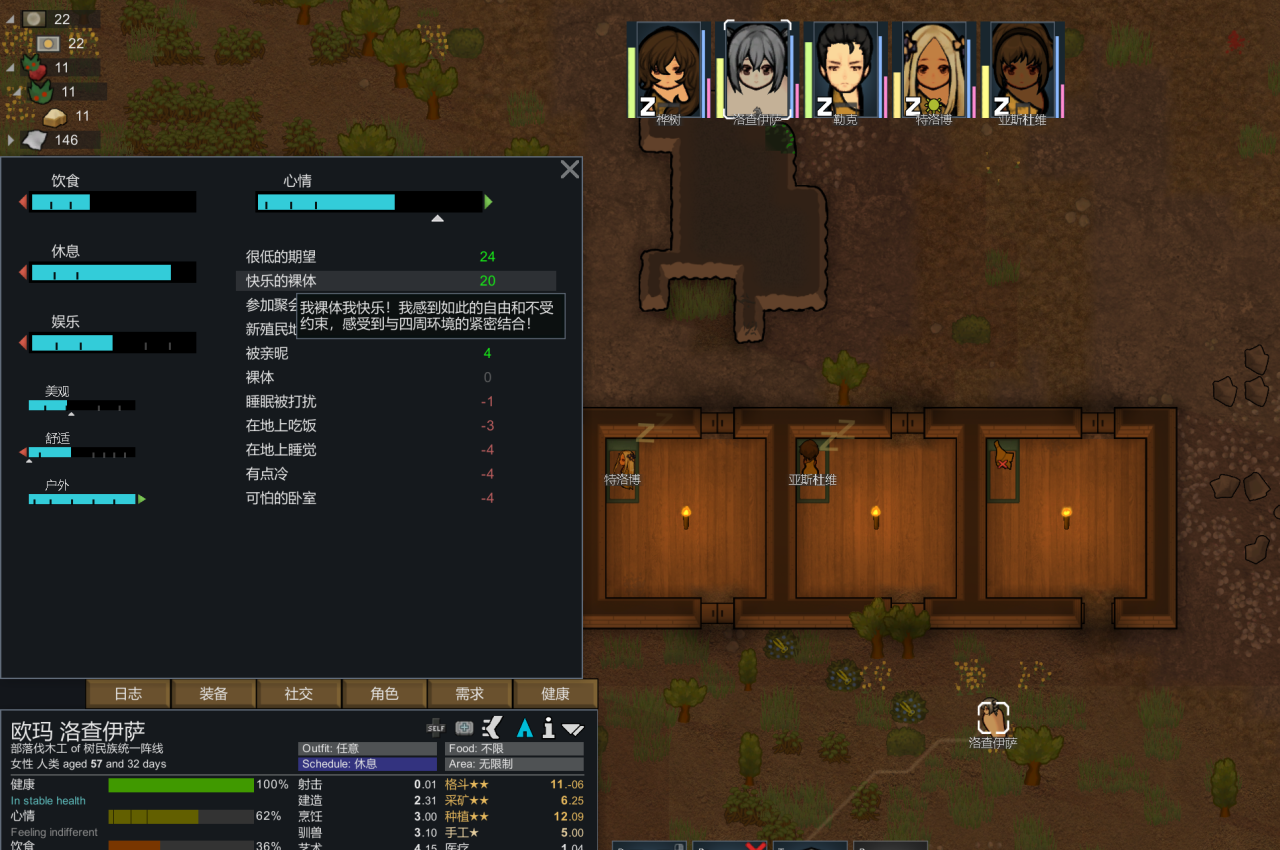Pick the 亚斯杜维 colonist portrait

pos(1021,70)
